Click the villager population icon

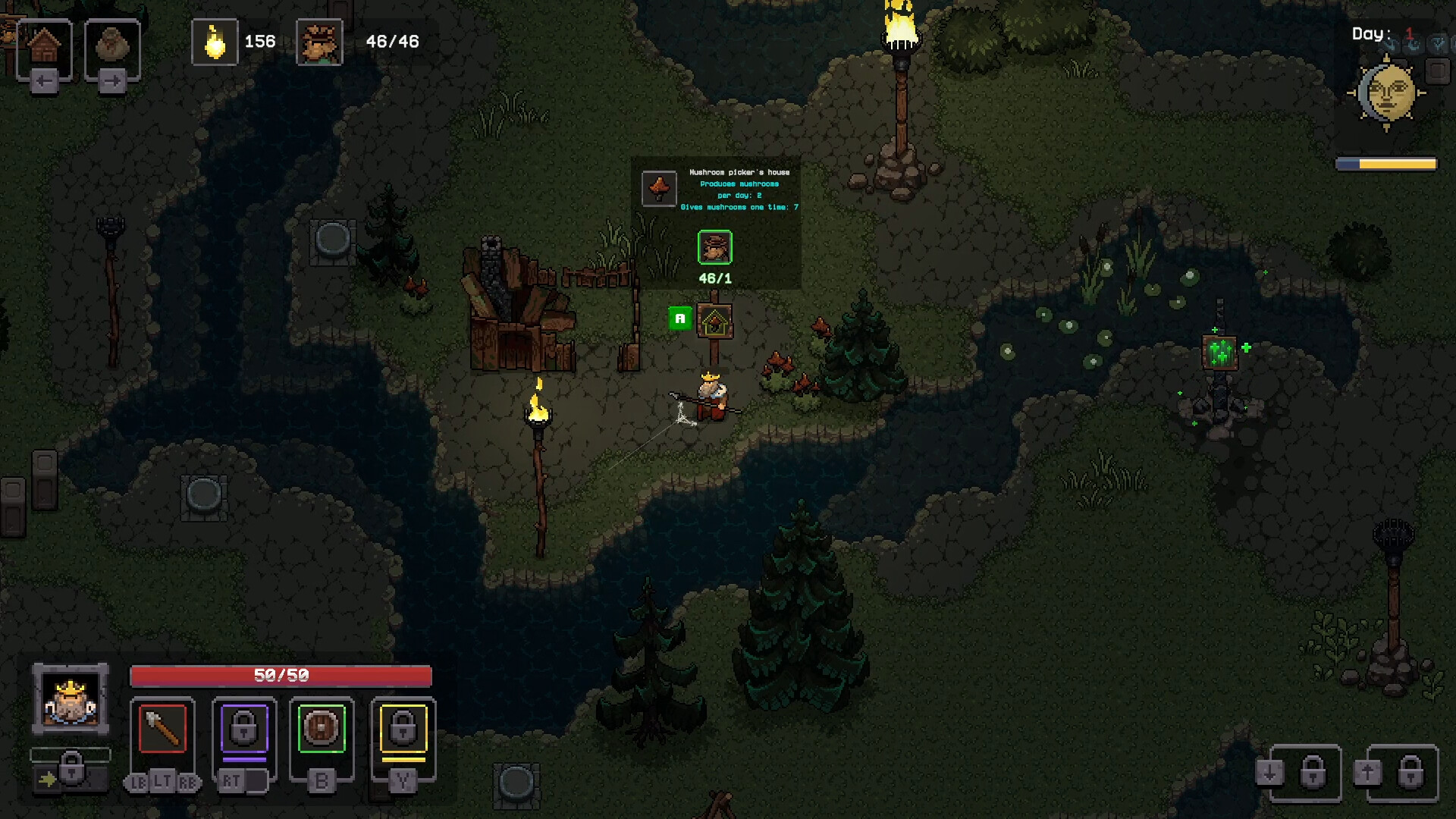(x=319, y=42)
